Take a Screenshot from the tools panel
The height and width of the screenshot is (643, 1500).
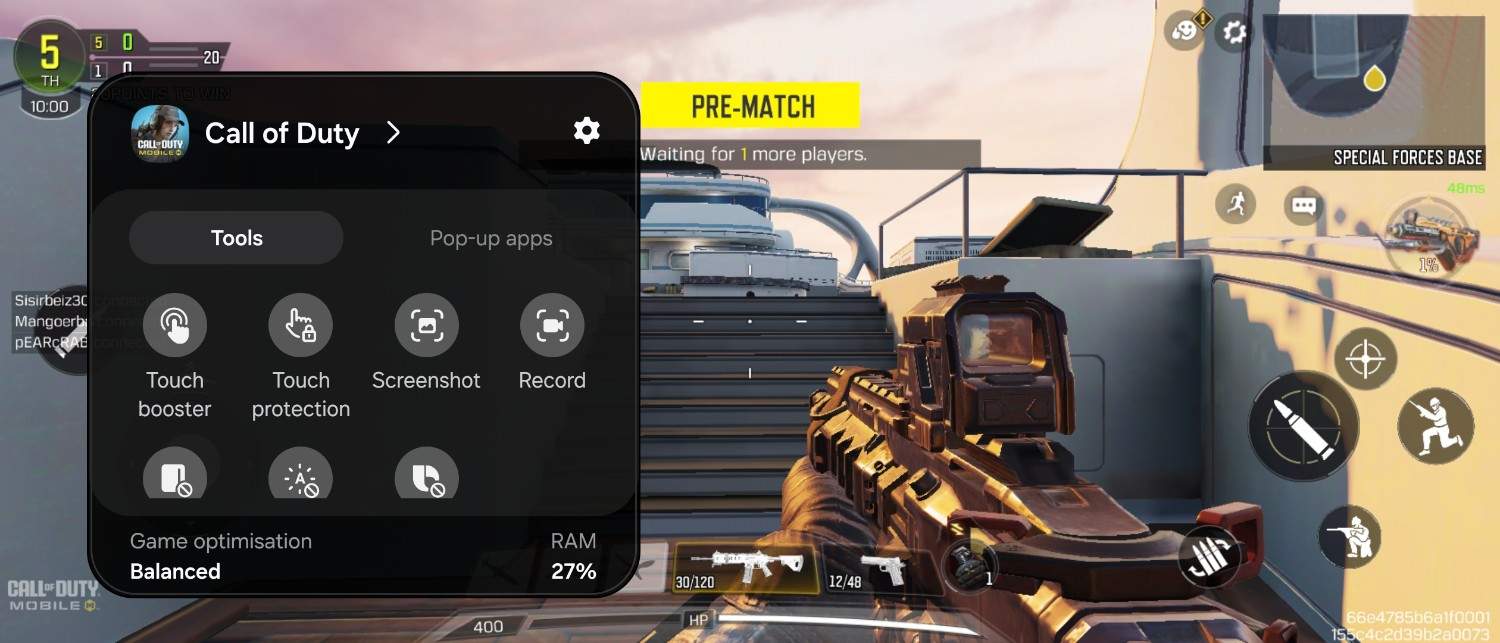[x=426, y=326]
